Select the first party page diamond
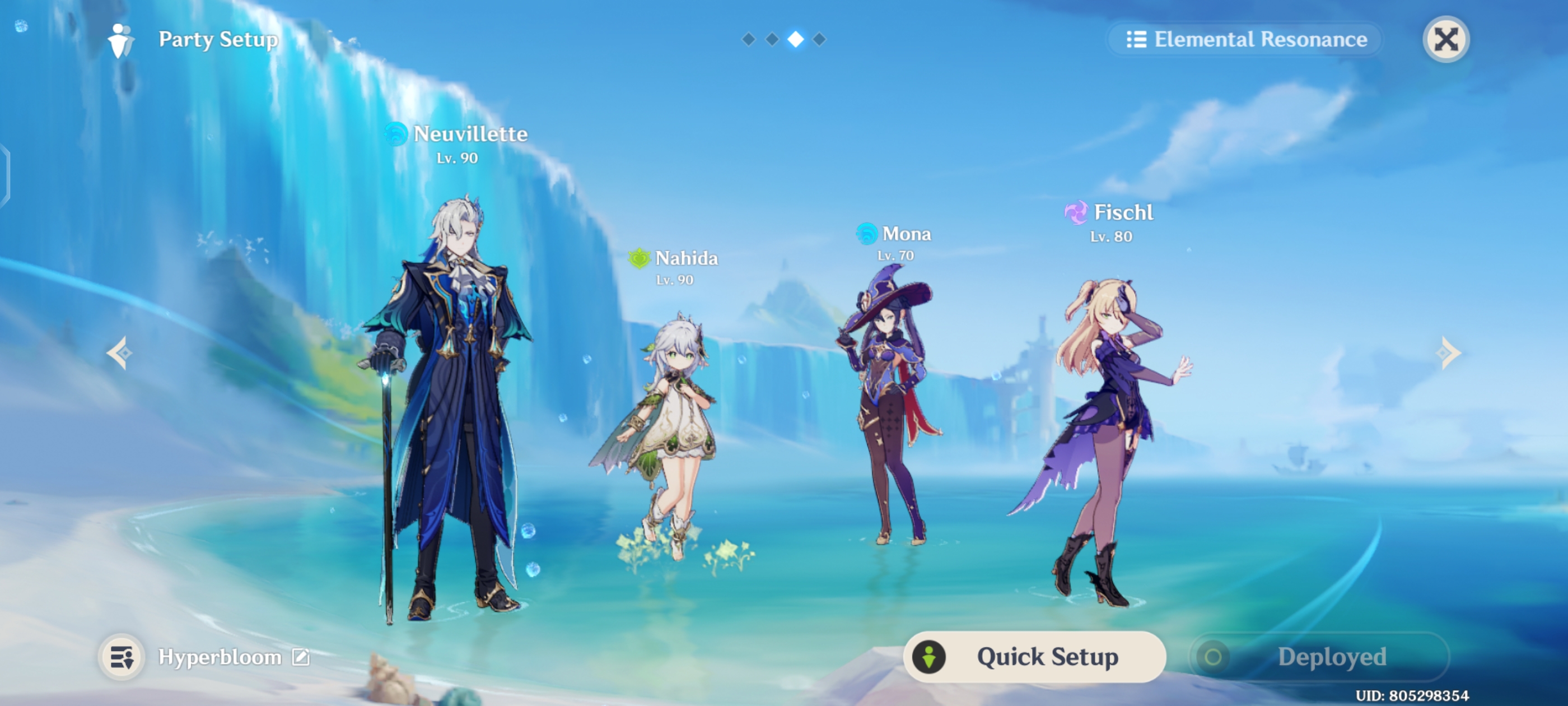 [x=748, y=40]
